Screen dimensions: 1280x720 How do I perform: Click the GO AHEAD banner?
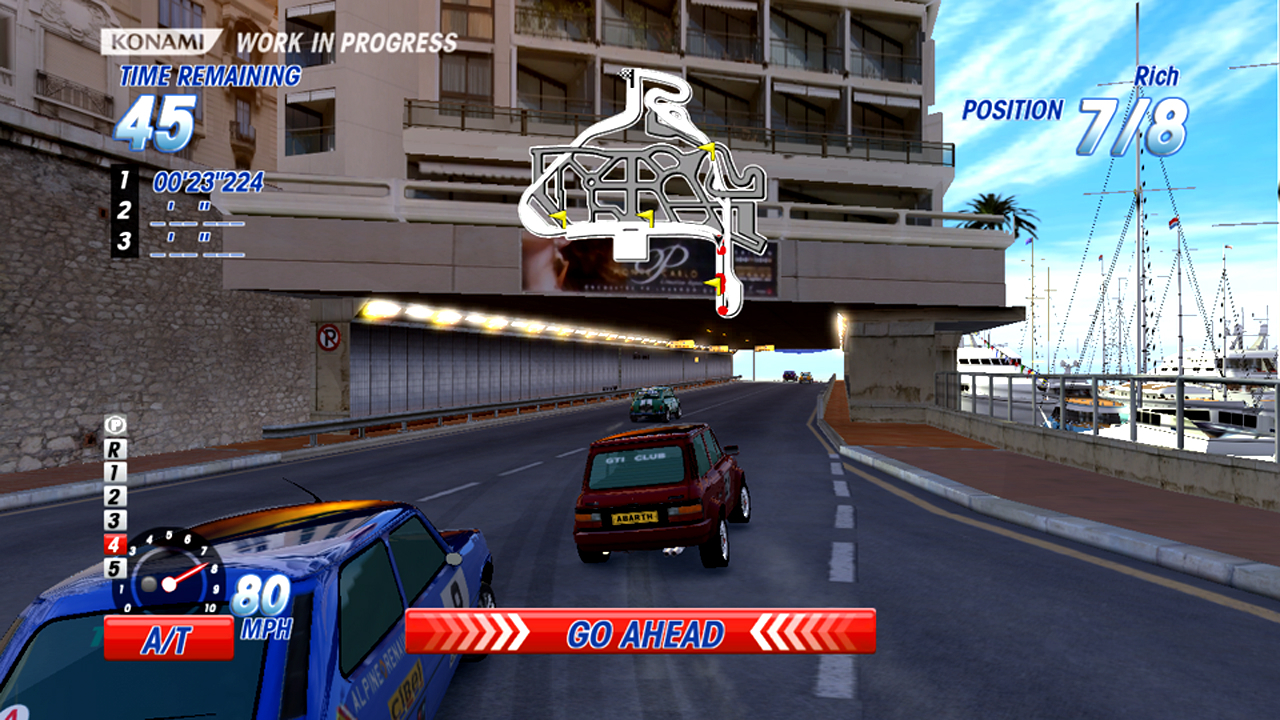click(x=640, y=632)
